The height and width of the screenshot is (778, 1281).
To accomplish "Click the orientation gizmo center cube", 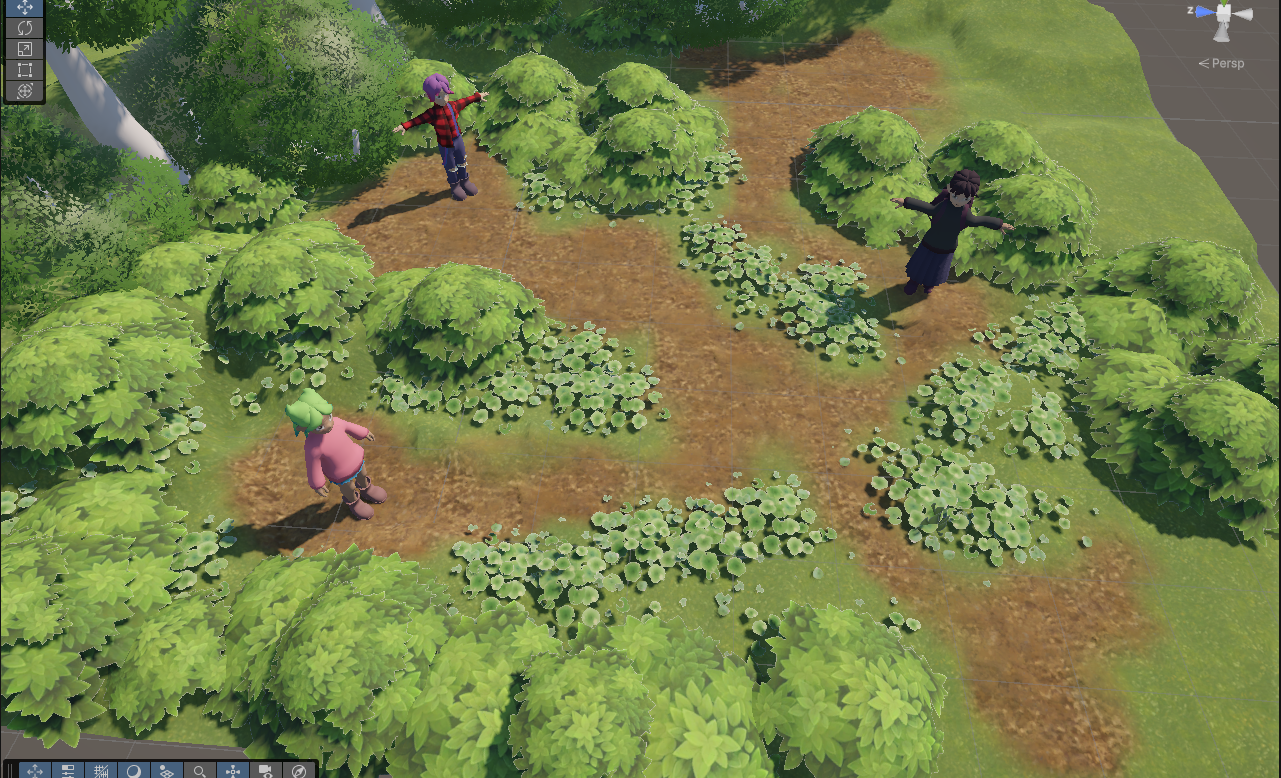I will tap(1223, 12).
